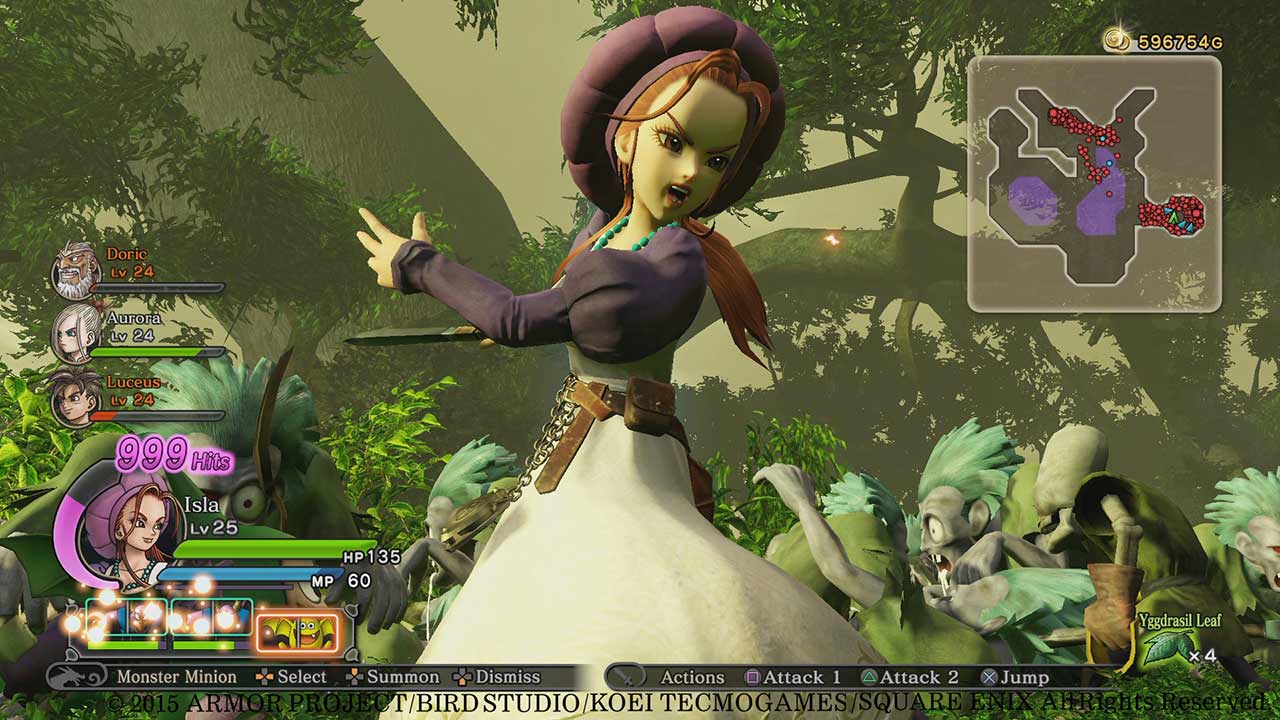The height and width of the screenshot is (720, 1280).
Task: Toggle the Dismiss minion command
Action: click(510, 676)
